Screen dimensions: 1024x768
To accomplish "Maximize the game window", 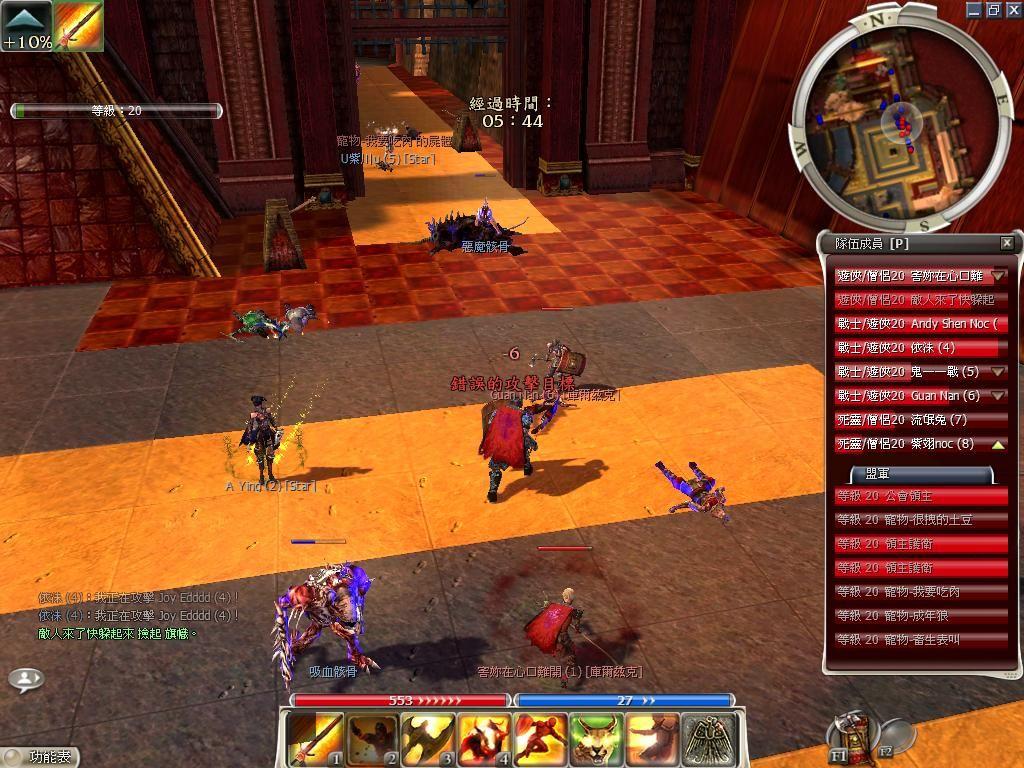I will [x=993, y=9].
